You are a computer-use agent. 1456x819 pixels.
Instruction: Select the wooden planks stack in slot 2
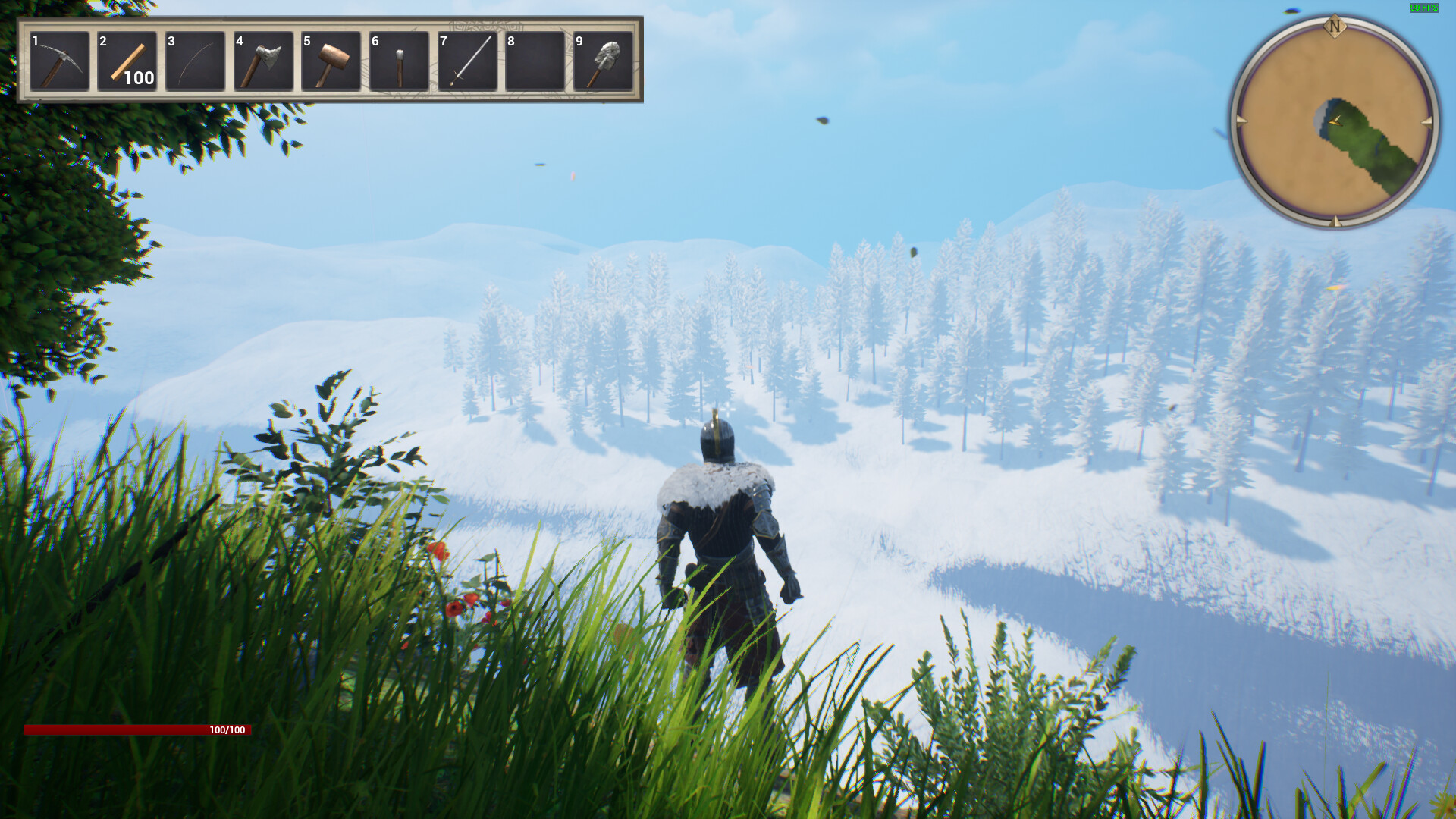tap(127, 61)
